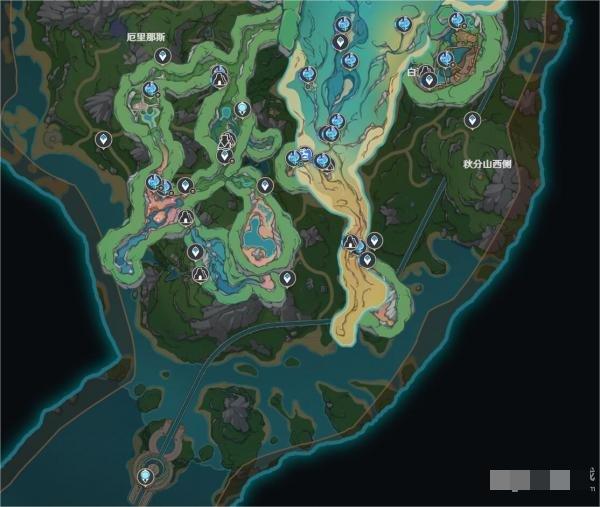Screen dimensions: 600x507
Task: Select the waypoint marker above 秋分山西侧 label
Action: [472, 120]
